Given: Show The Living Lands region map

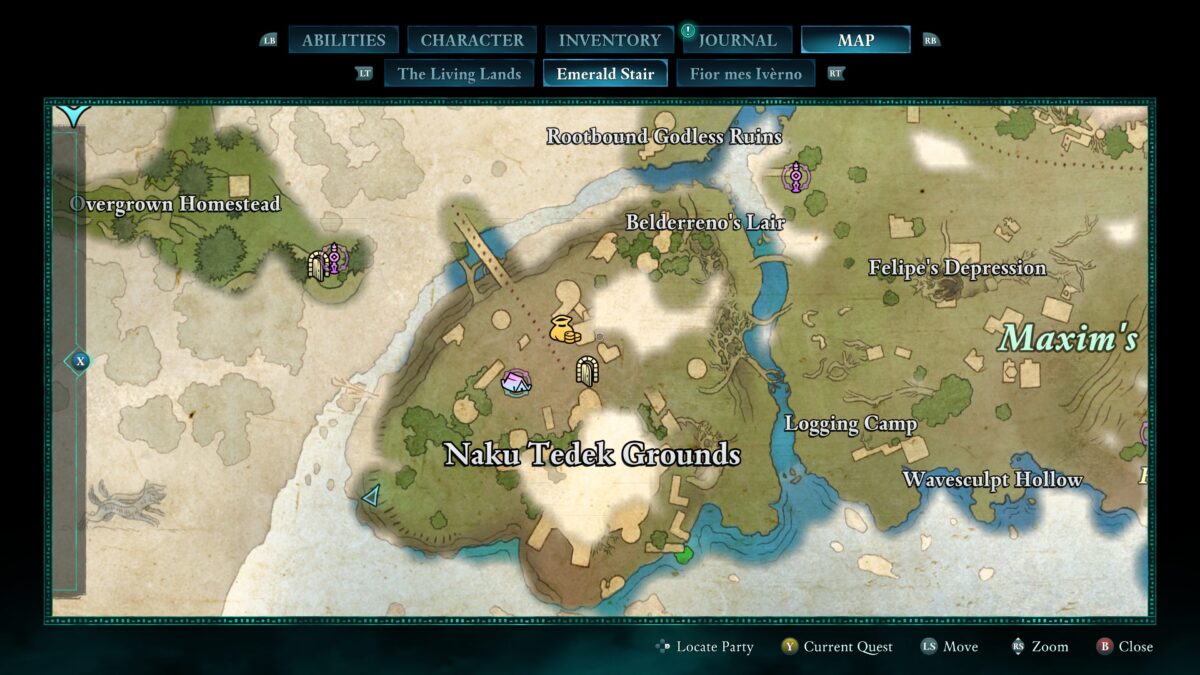Looking at the screenshot, I should click(459, 73).
